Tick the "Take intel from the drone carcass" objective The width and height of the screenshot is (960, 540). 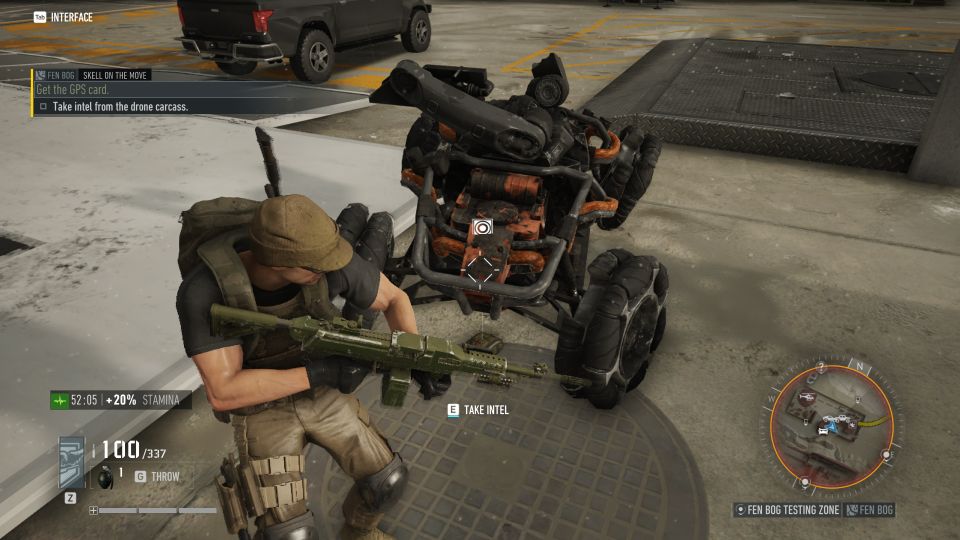point(43,106)
